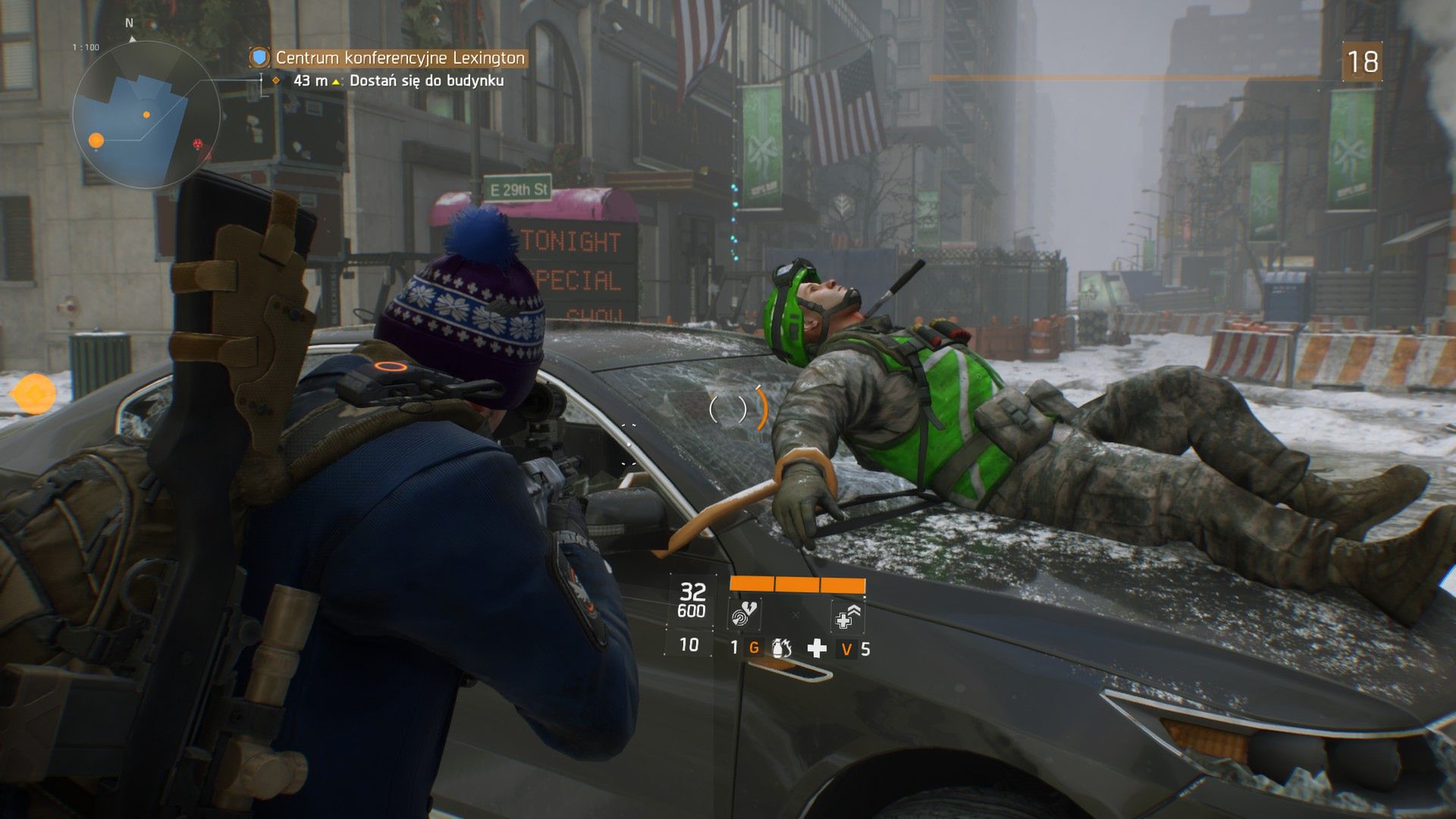Viewport: 1456px width, 819px height.
Task: Expand the 43 m distance indicator
Action: click(309, 79)
